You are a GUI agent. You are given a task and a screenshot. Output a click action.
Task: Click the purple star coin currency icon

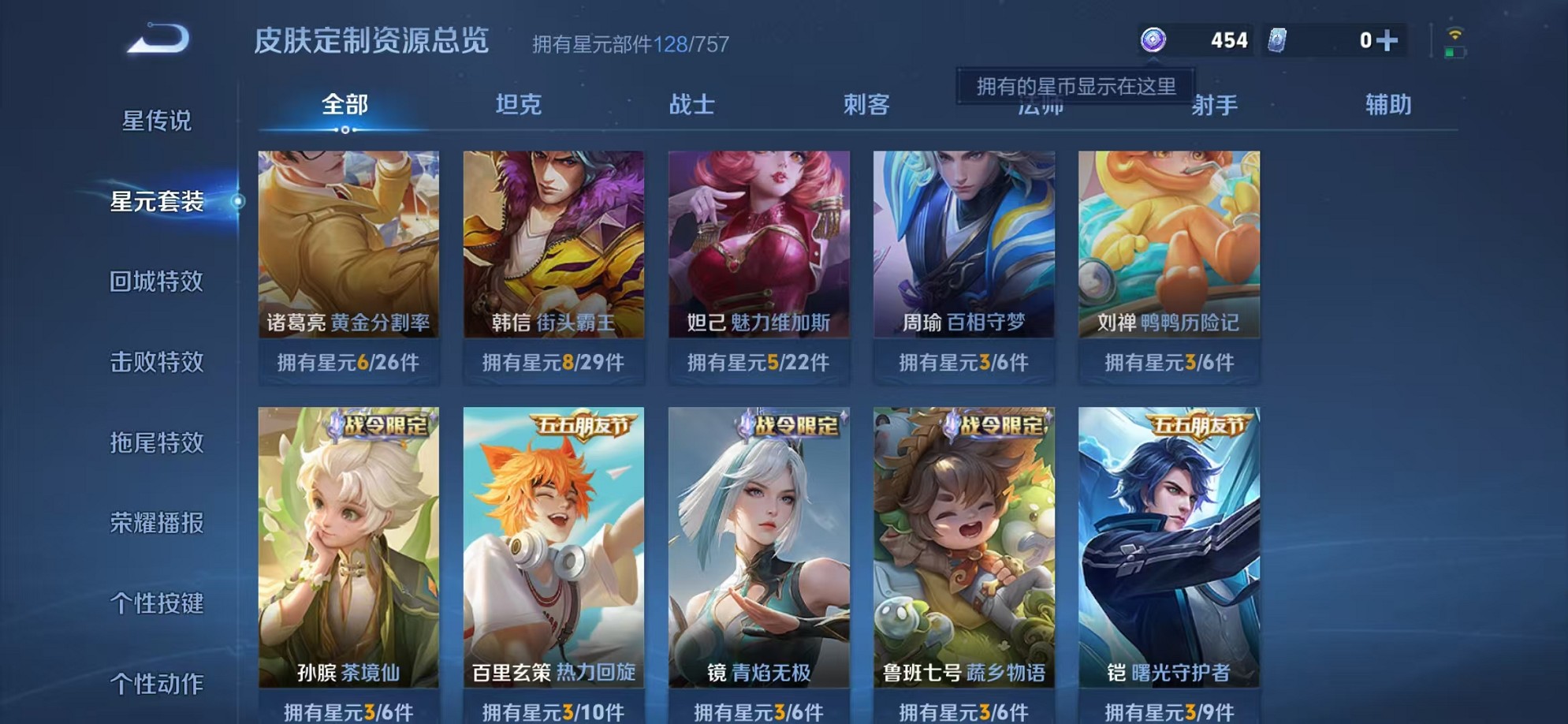click(x=1153, y=39)
